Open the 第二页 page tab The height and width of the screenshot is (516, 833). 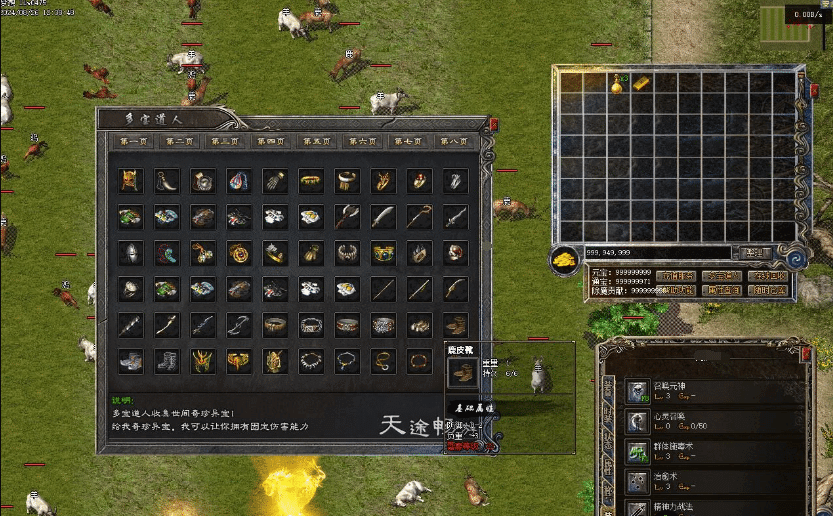(x=179, y=142)
